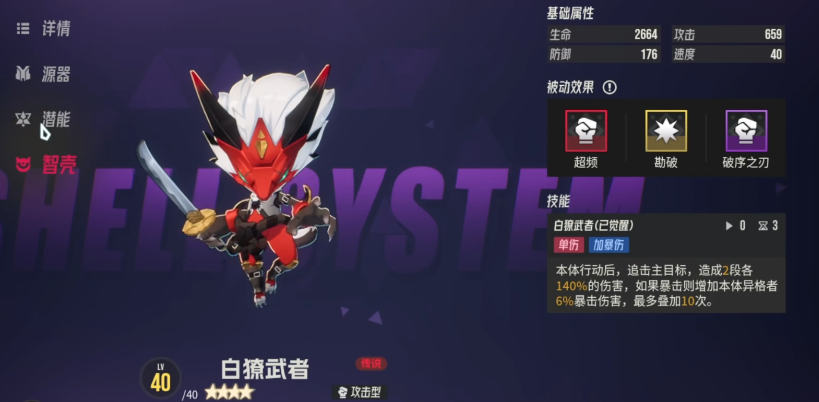The image size is (819, 402).
Task: Select the 超频 passive effect icon
Action: (586, 130)
